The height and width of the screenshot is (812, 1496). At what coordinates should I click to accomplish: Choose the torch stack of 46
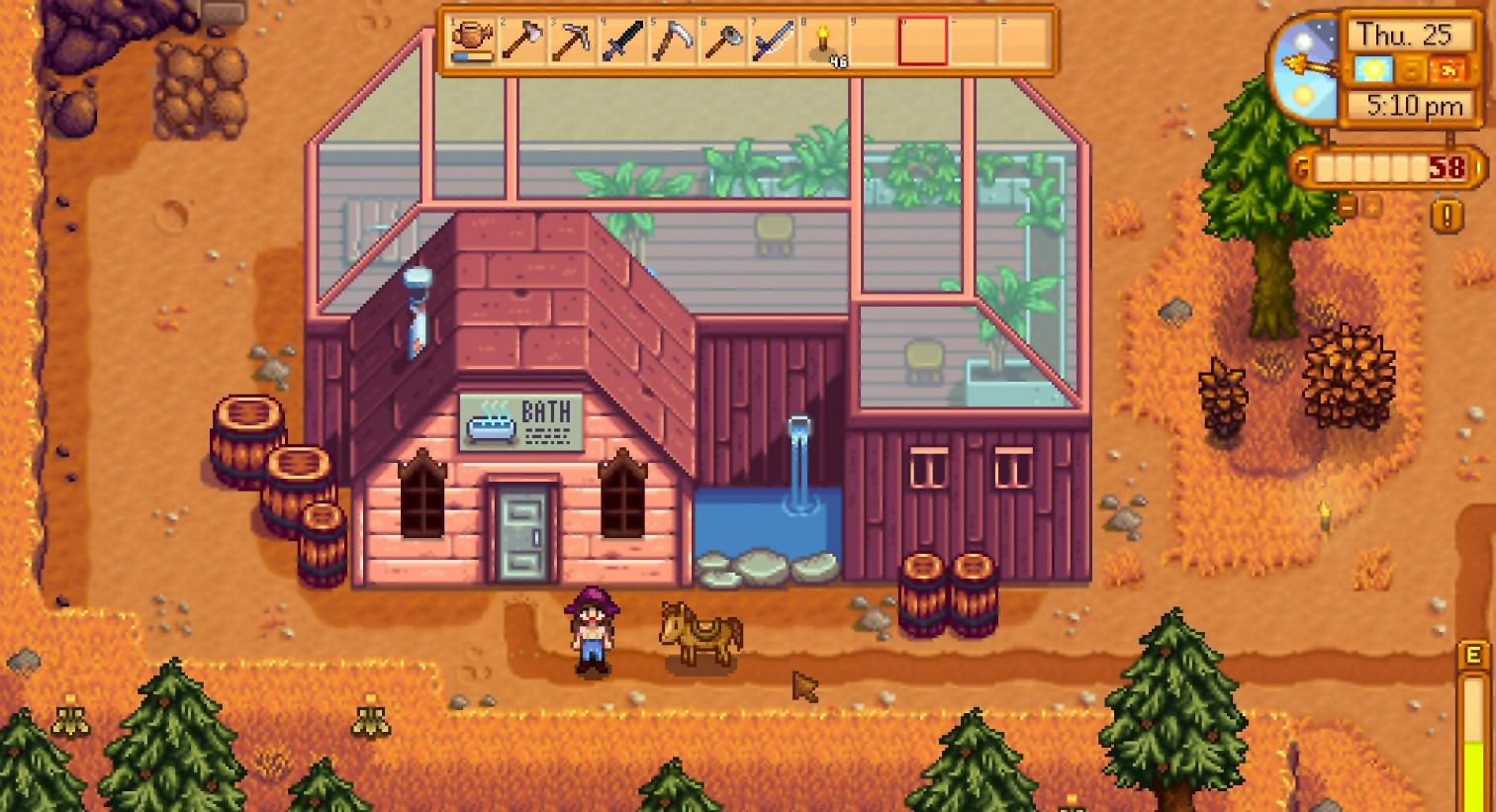tap(823, 42)
